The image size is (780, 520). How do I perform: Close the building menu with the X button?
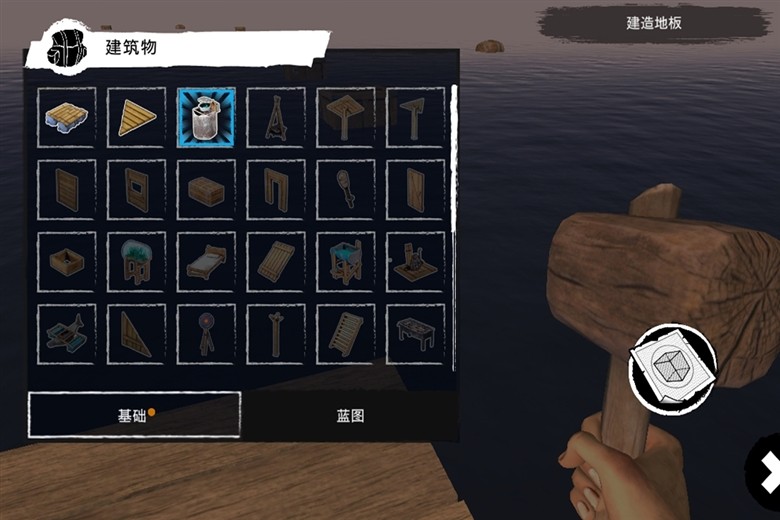pyautogui.click(x=768, y=470)
